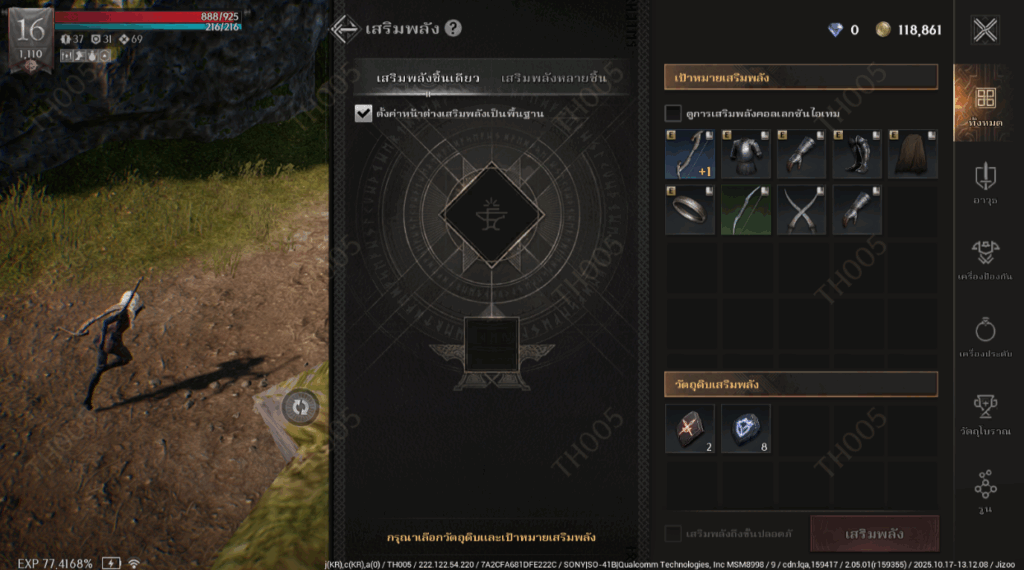Image resolution: width=1024 pixels, height=570 pixels.
Task: Select the crossed dual blades item
Action: (801, 209)
